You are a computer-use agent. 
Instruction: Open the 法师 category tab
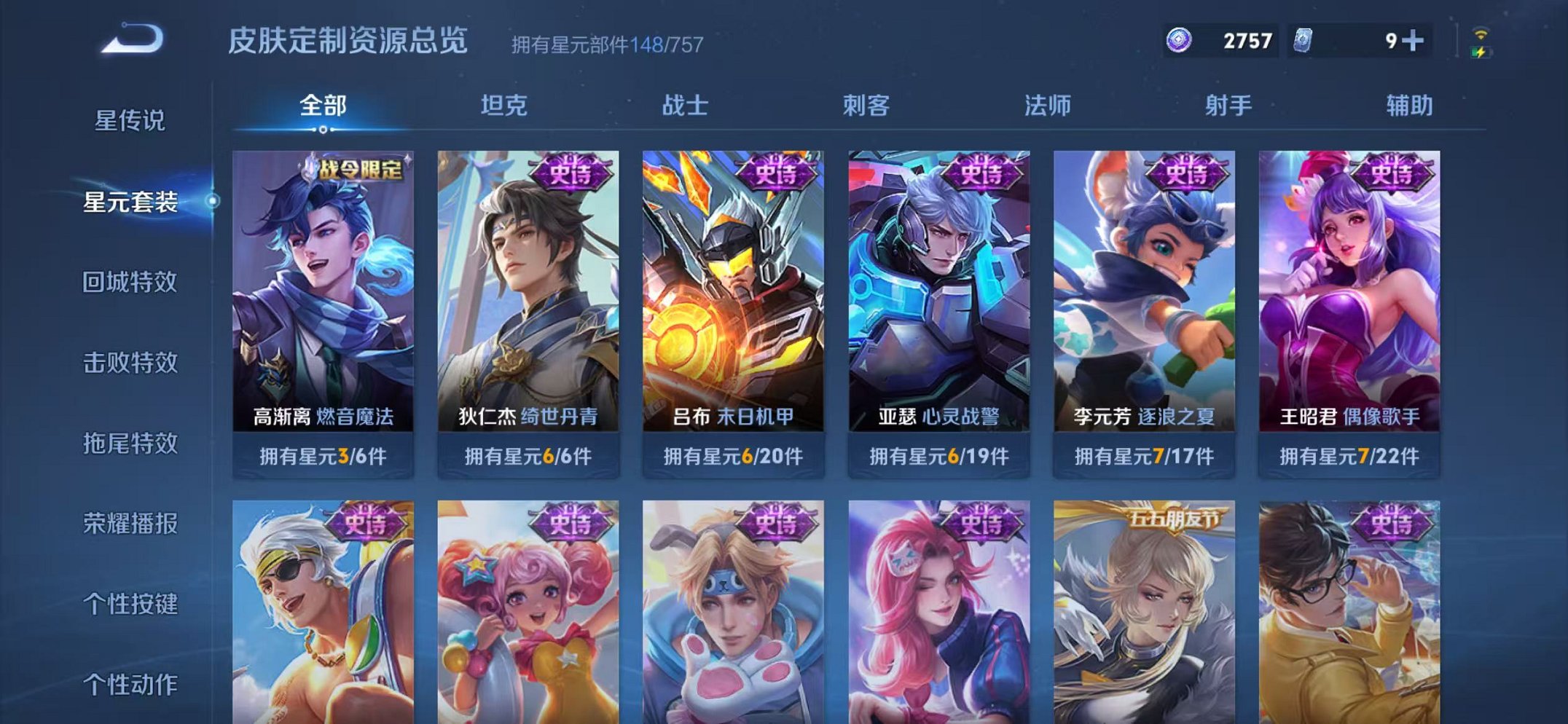(x=1047, y=106)
